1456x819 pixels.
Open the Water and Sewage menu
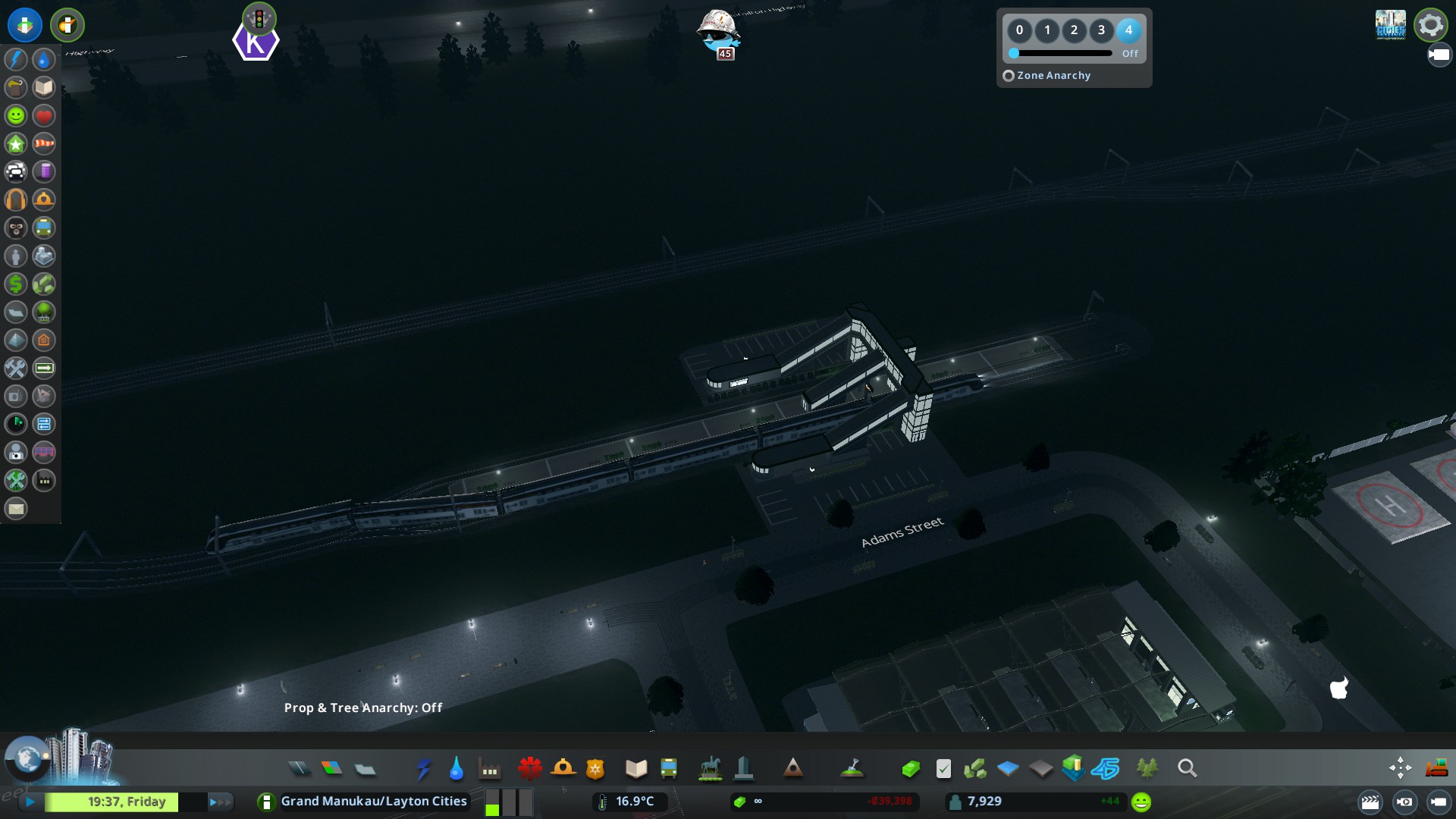pyautogui.click(x=456, y=769)
